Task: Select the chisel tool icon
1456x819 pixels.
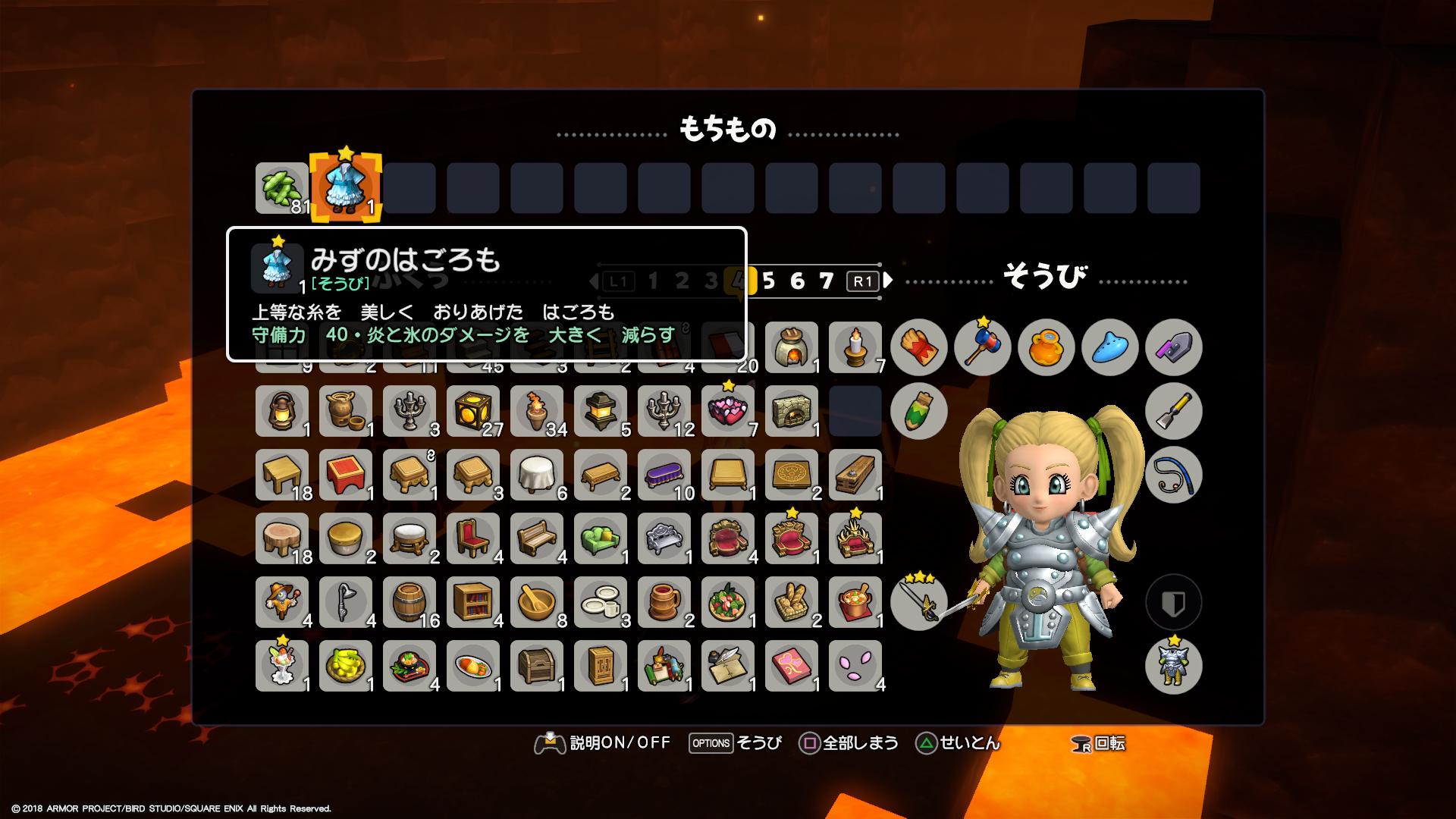Action: pyautogui.click(x=1173, y=411)
